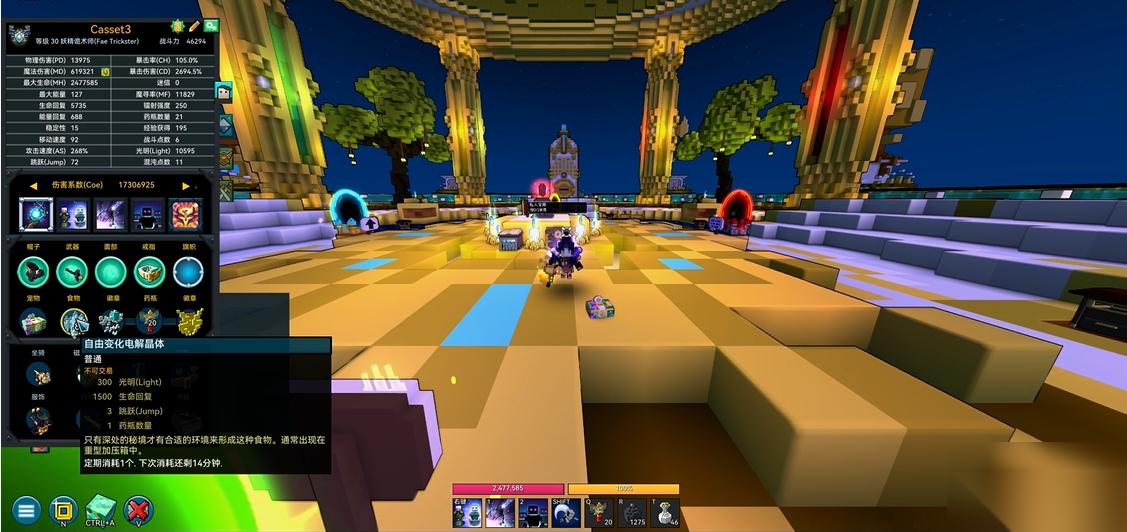Click the red X button labeled V

(139, 510)
